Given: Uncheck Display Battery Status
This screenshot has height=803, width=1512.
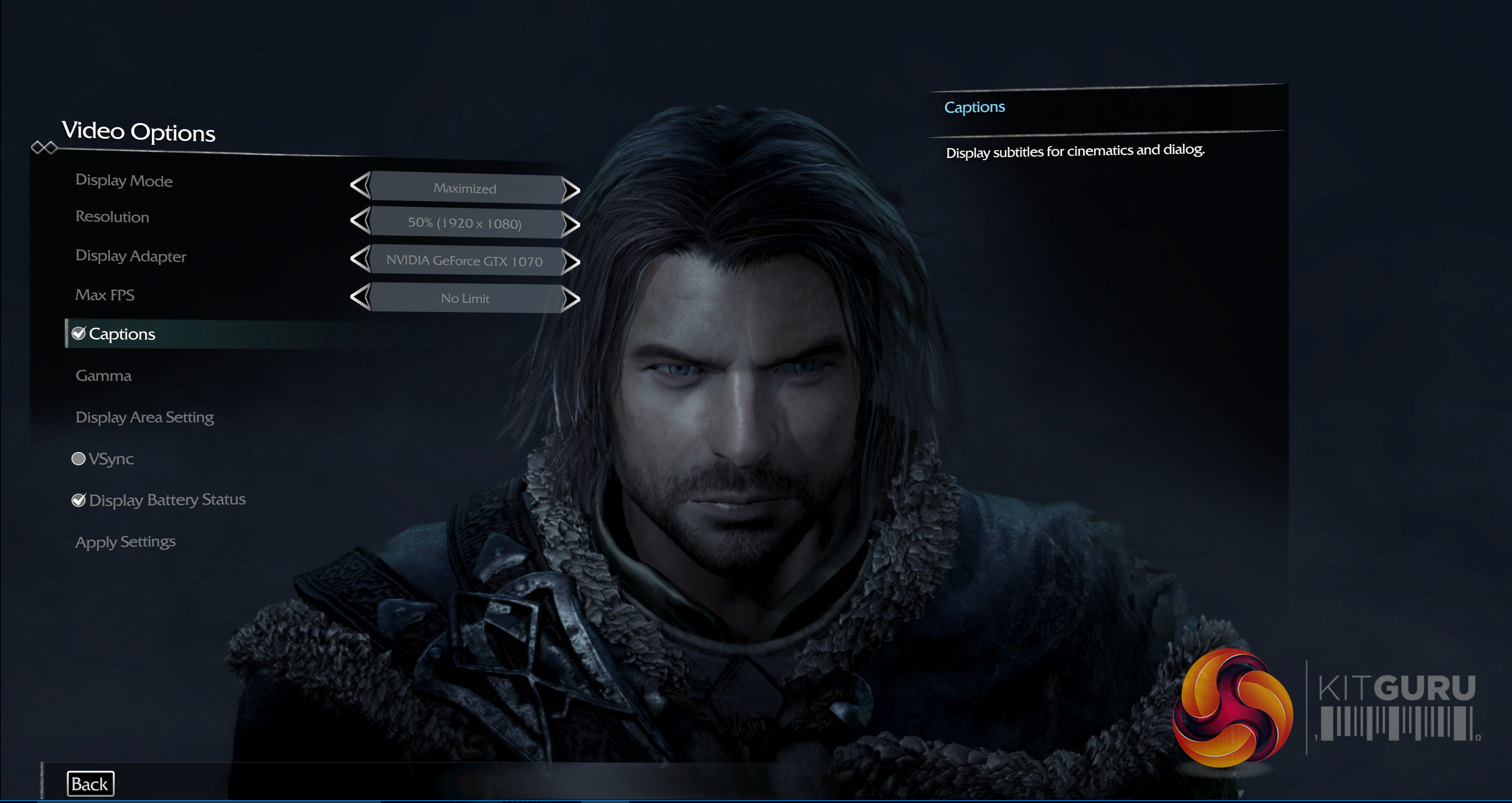Looking at the screenshot, I should (x=79, y=500).
